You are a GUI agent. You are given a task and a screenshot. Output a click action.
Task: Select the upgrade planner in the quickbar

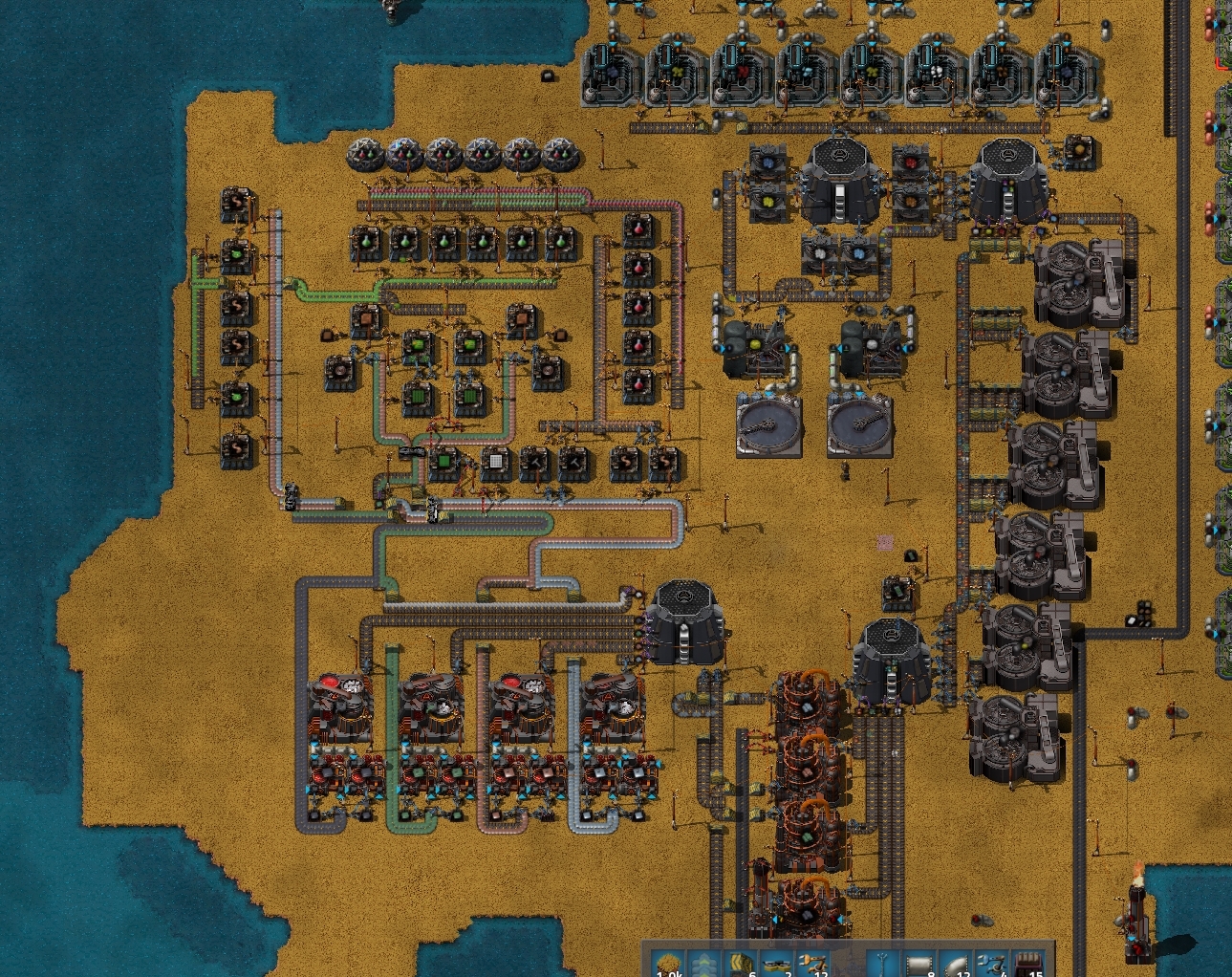pyautogui.click(x=704, y=964)
